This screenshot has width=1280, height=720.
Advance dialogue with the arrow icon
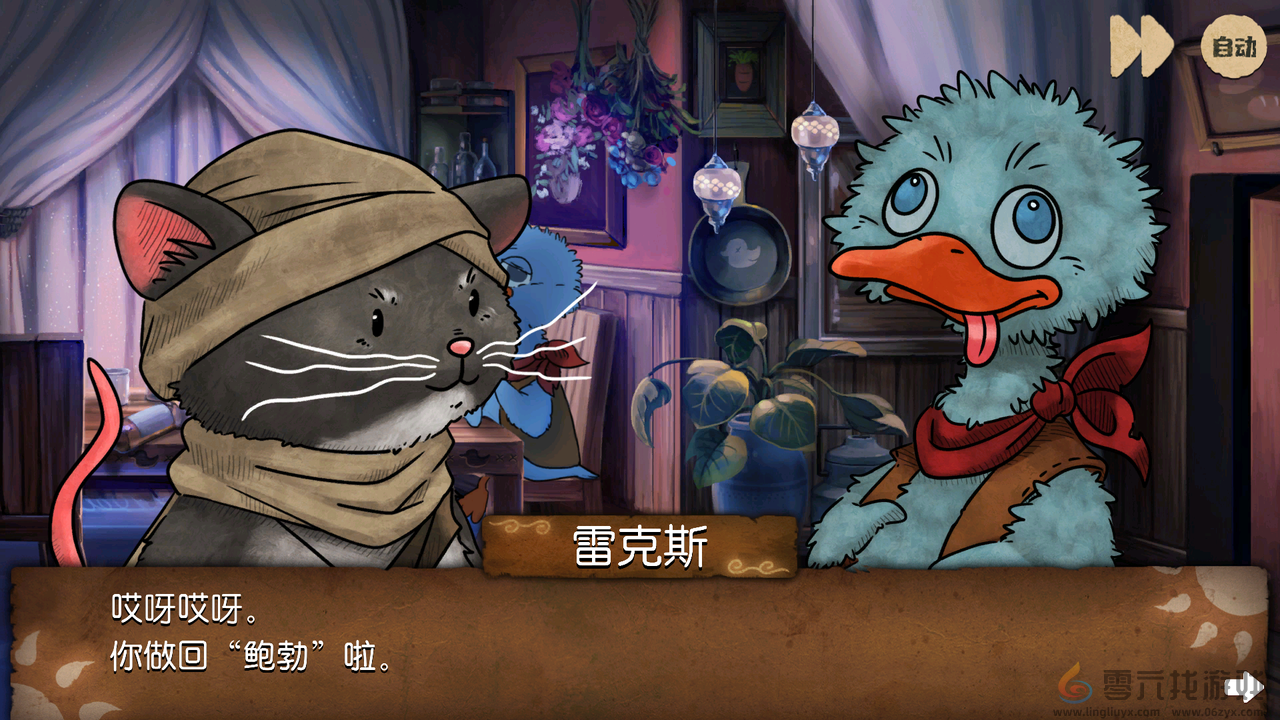point(1244,686)
